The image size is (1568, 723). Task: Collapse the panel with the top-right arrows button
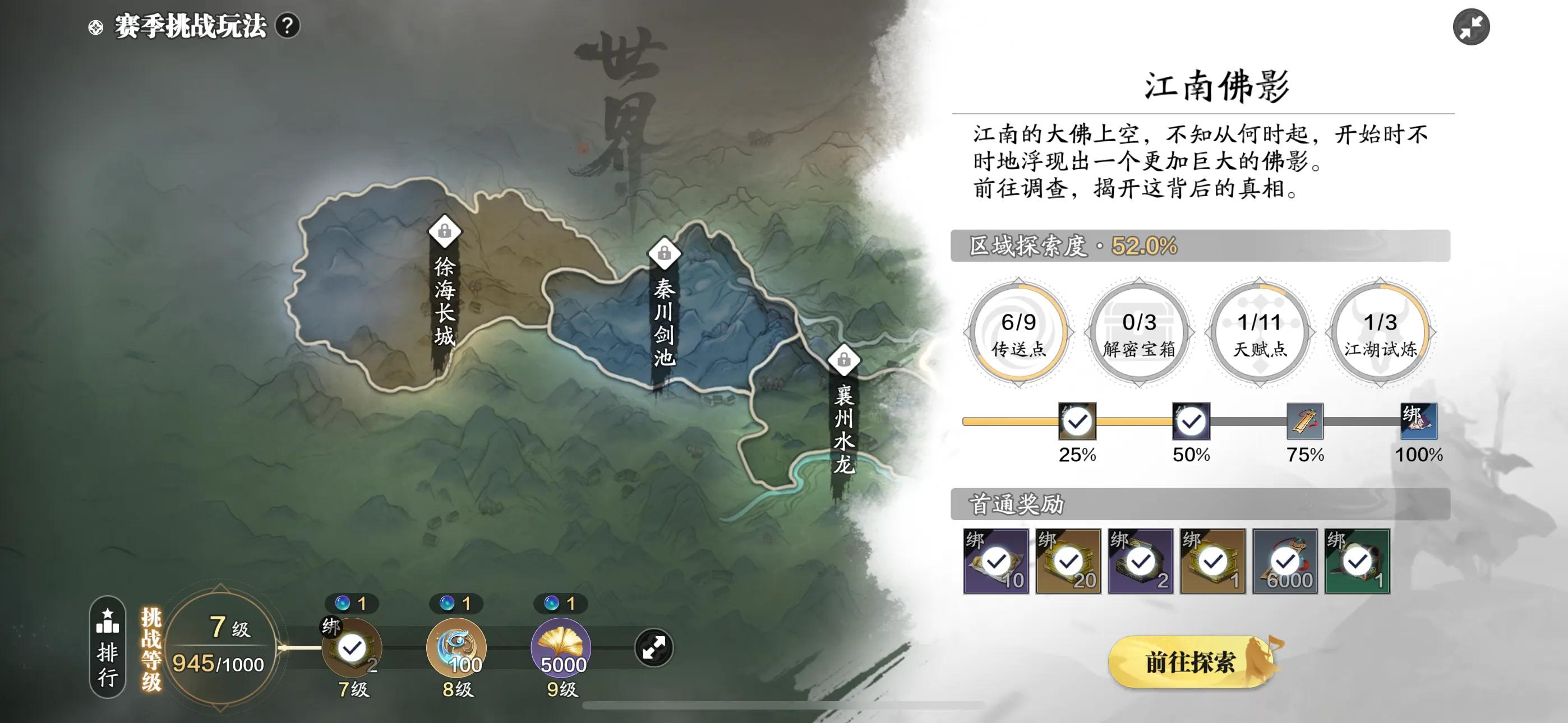pyautogui.click(x=1470, y=27)
